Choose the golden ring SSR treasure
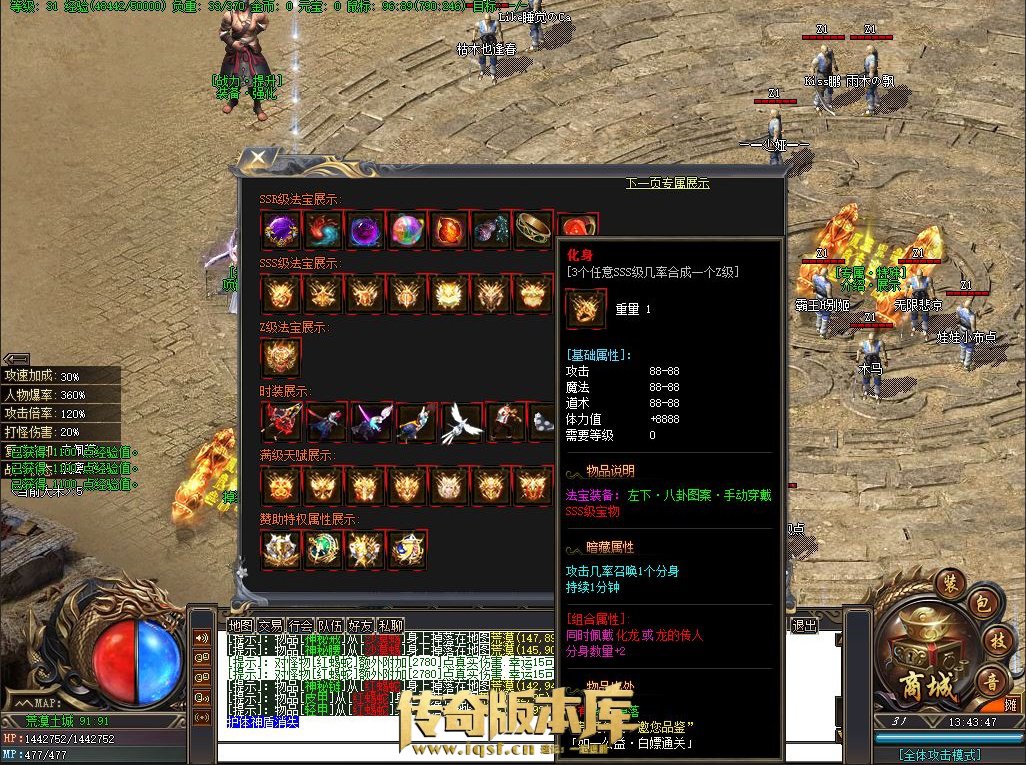The height and width of the screenshot is (765, 1026). pos(533,231)
